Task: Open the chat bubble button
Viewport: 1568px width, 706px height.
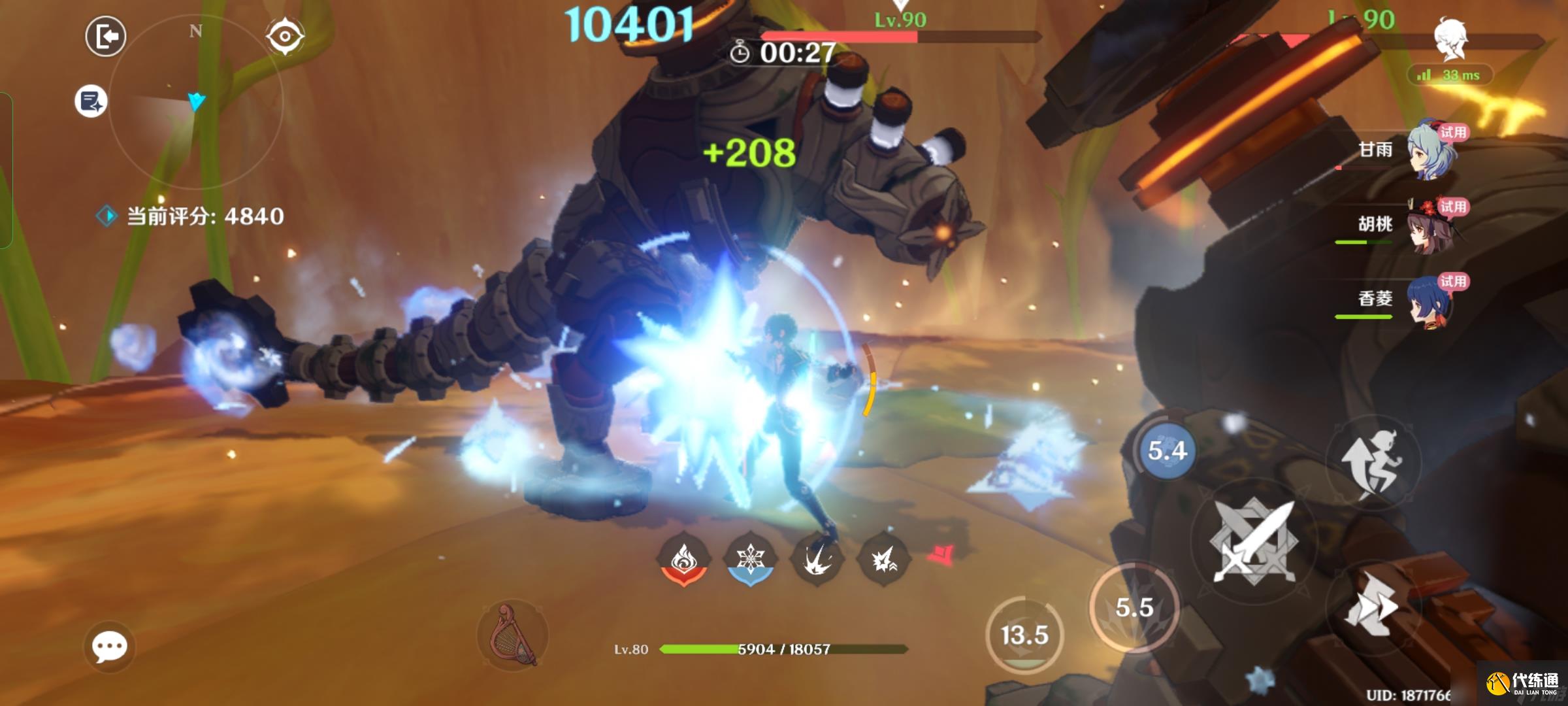Action: [109, 647]
